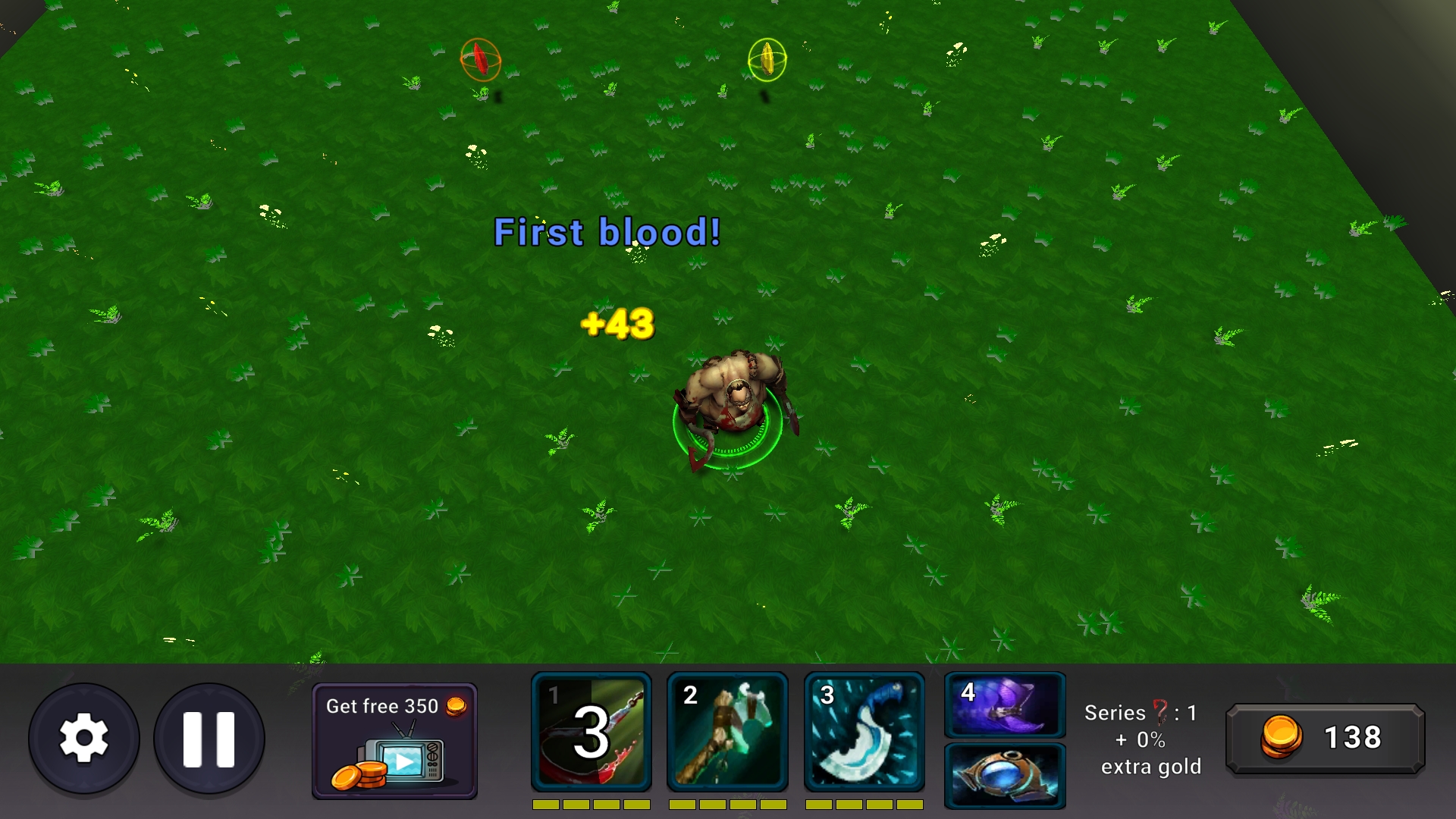This screenshot has width=1456, height=819.
Task: Tap the +43 gold popup
Action: click(617, 325)
